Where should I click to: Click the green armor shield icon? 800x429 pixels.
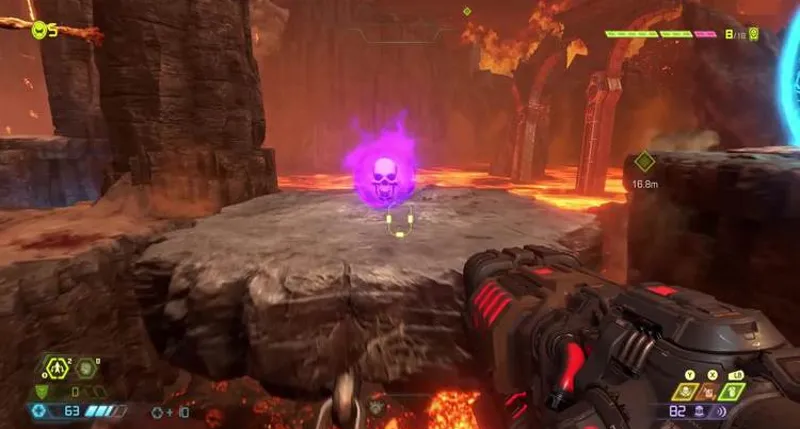41,391
